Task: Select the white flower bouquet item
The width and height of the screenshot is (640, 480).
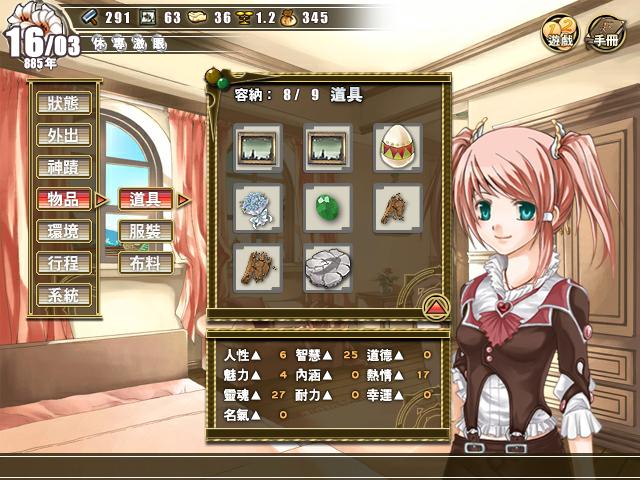Action: 257,206
